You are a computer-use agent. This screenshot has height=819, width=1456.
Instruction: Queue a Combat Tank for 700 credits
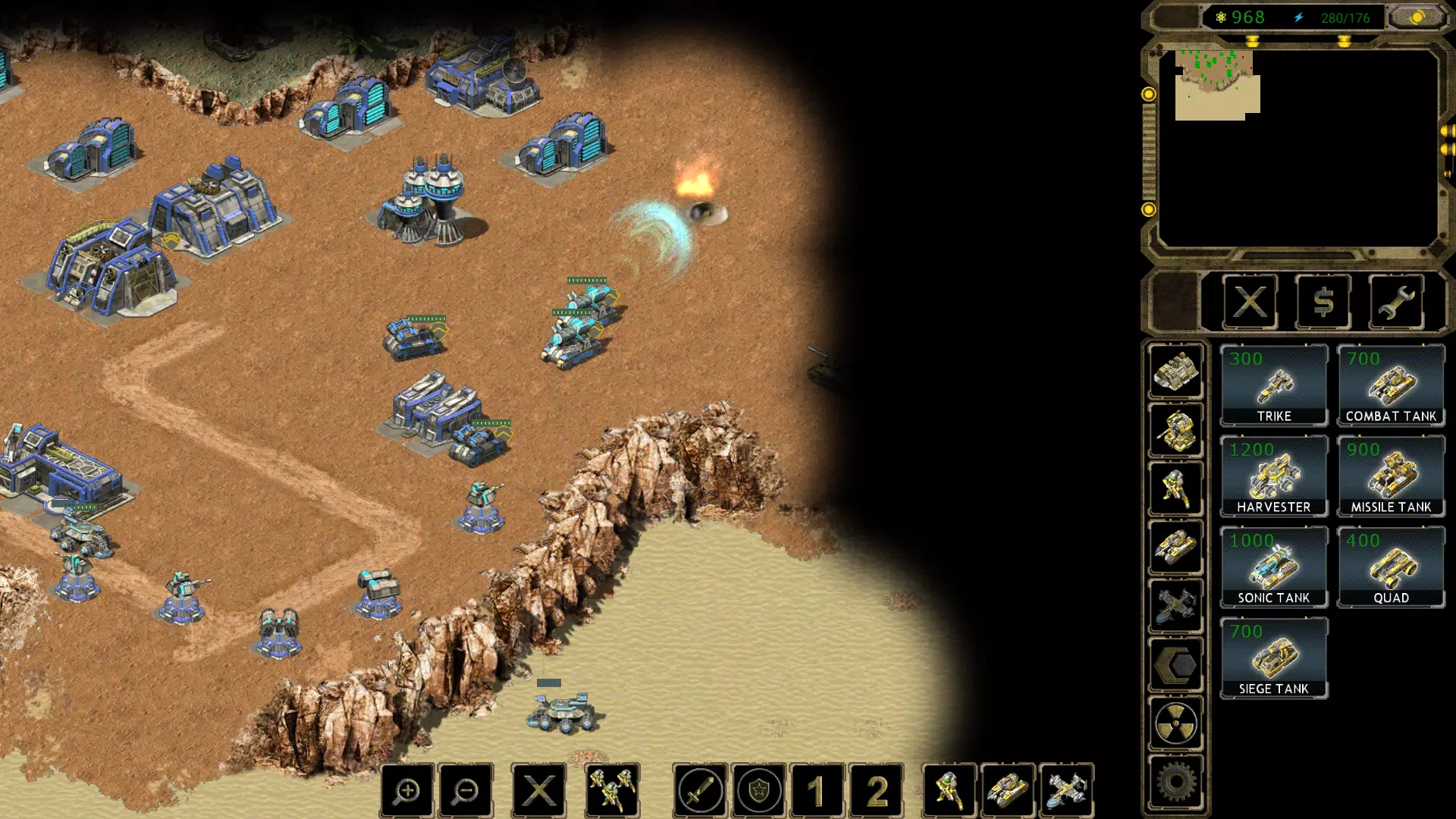pos(1392,387)
